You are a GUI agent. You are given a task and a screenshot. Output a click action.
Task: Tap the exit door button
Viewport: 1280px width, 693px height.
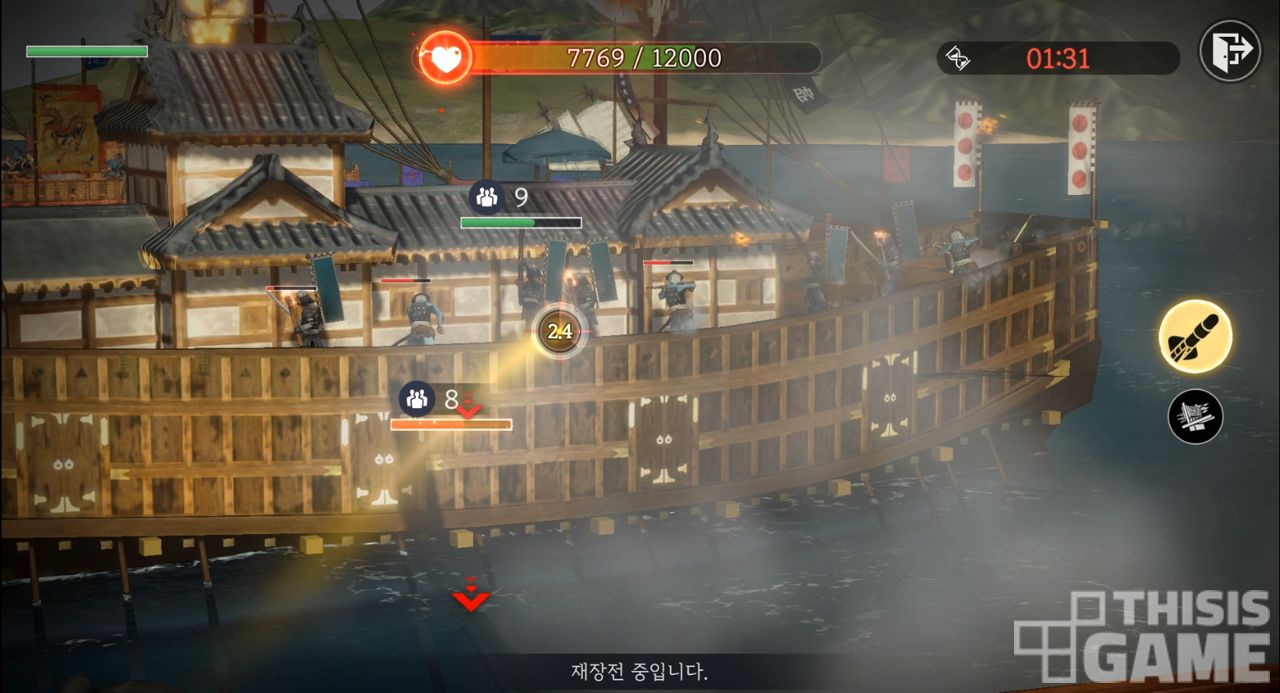click(x=1230, y=50)
